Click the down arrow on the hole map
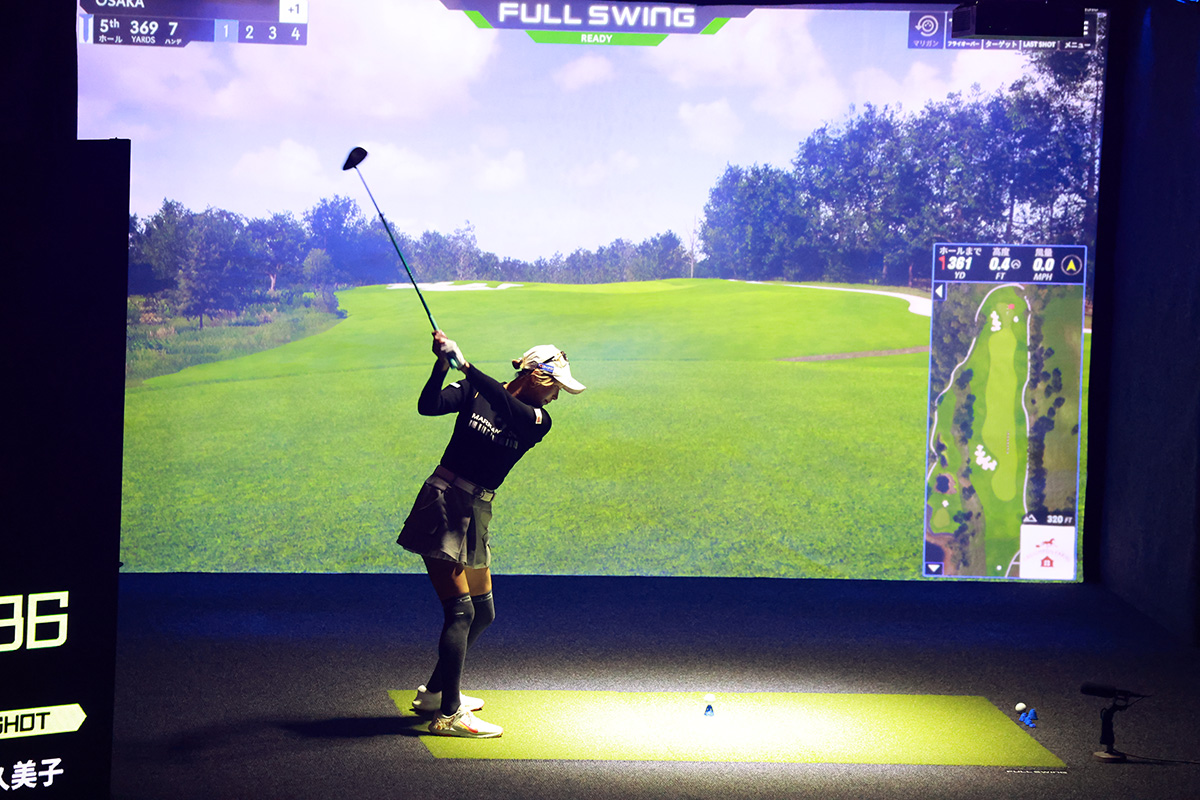 (934, 568)
